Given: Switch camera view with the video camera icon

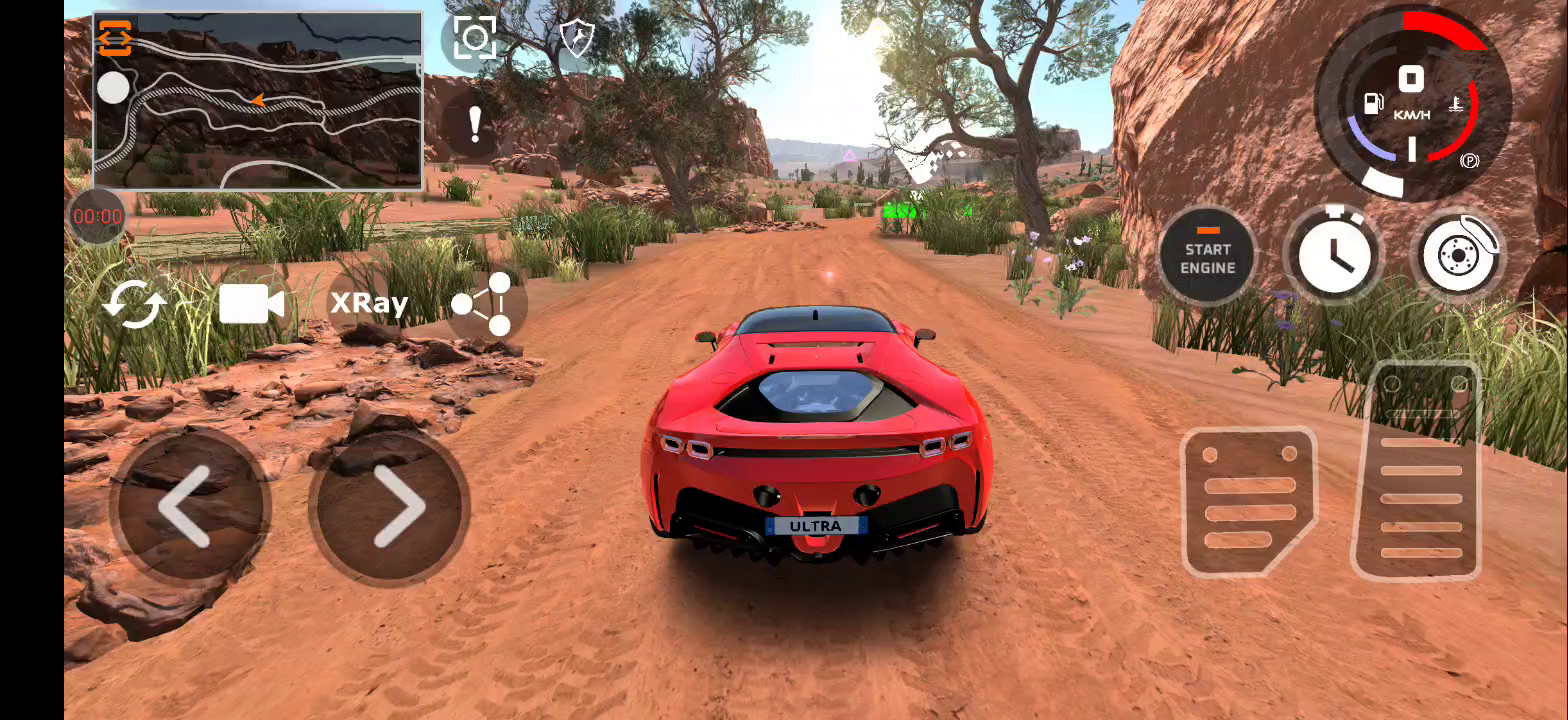Looking at the screenshot, I should pos(251,304).
